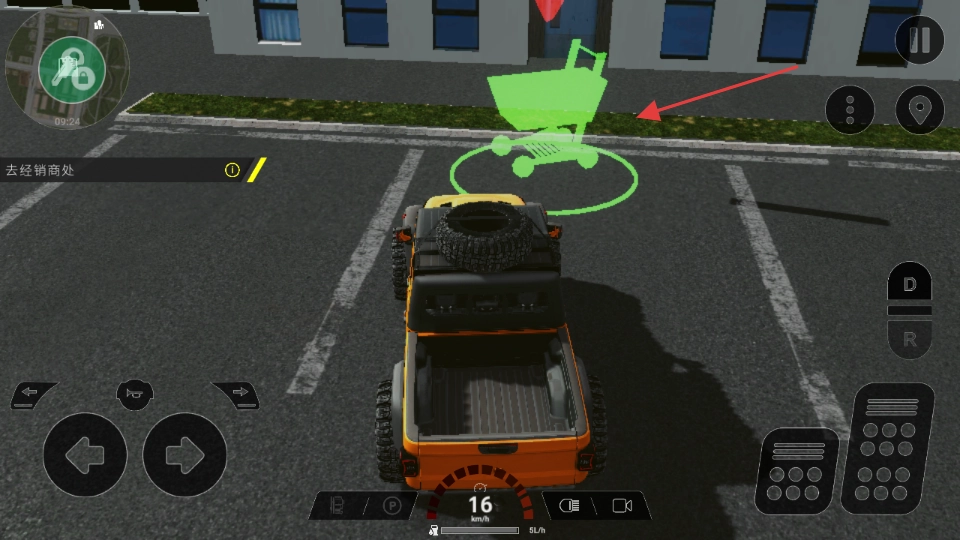Pause the game with the pause button
This screenshot has width=960, height=540.
coord(919,41)
